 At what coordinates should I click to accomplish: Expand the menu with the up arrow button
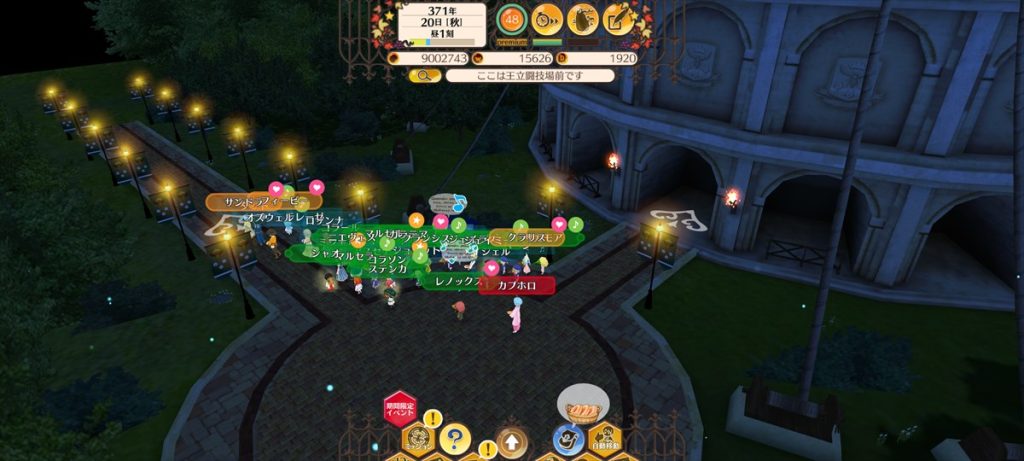point(510,440)
